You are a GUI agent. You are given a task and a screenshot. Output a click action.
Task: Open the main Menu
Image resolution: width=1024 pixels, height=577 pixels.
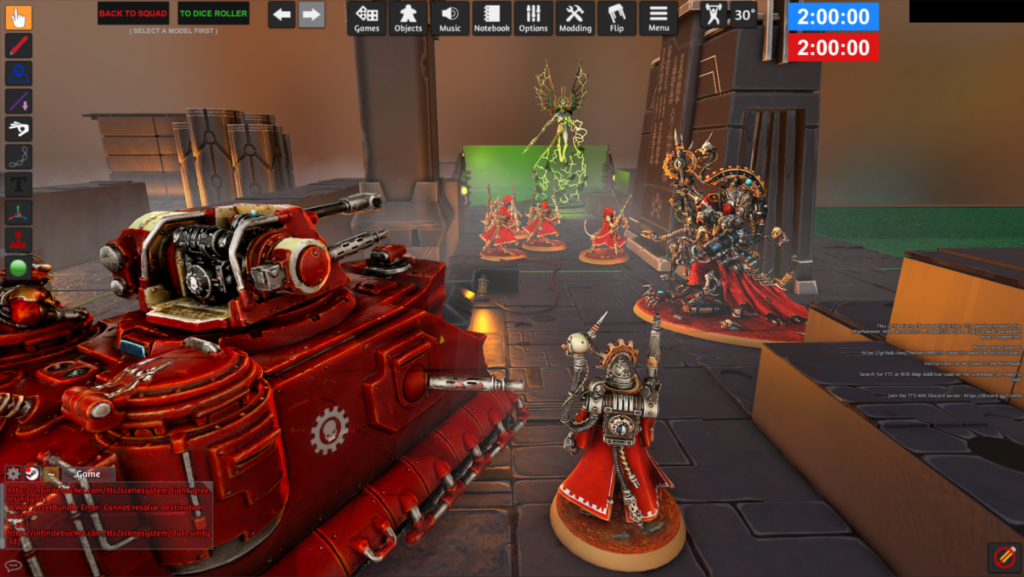pos(658,18)
